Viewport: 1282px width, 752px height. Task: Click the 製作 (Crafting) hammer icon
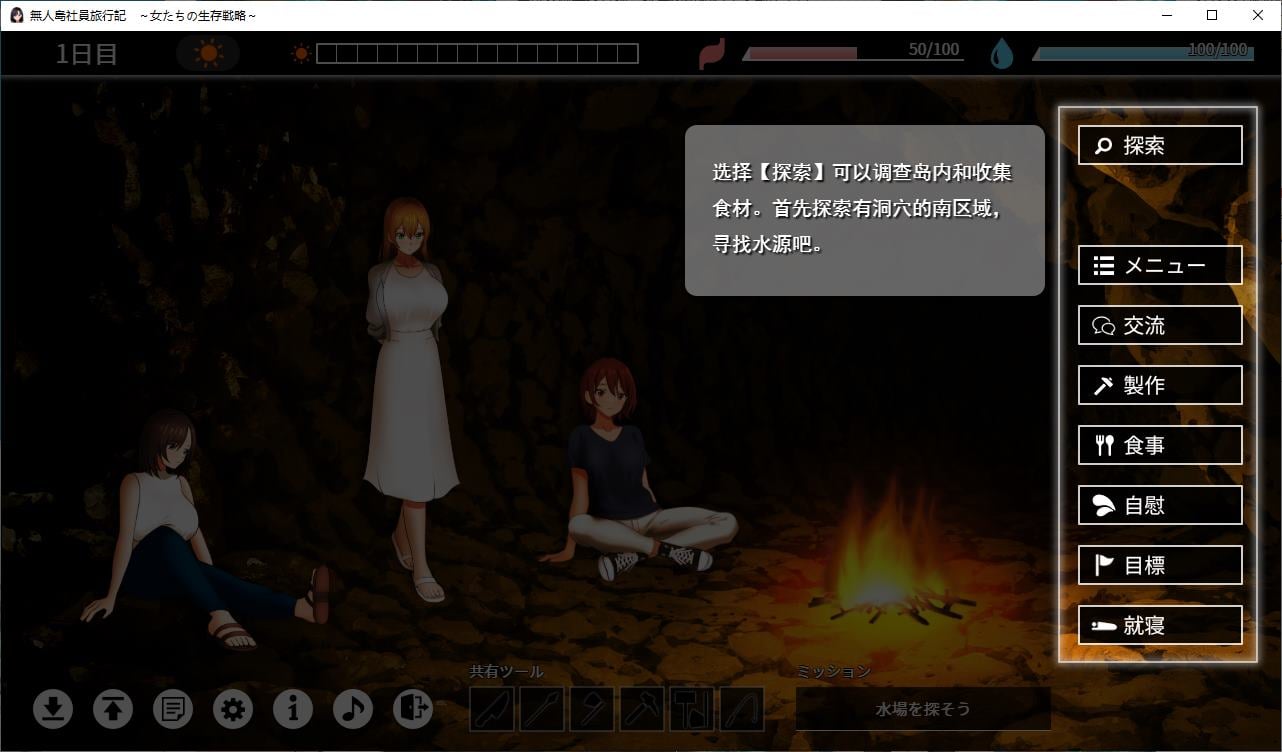coord(1159,385)
